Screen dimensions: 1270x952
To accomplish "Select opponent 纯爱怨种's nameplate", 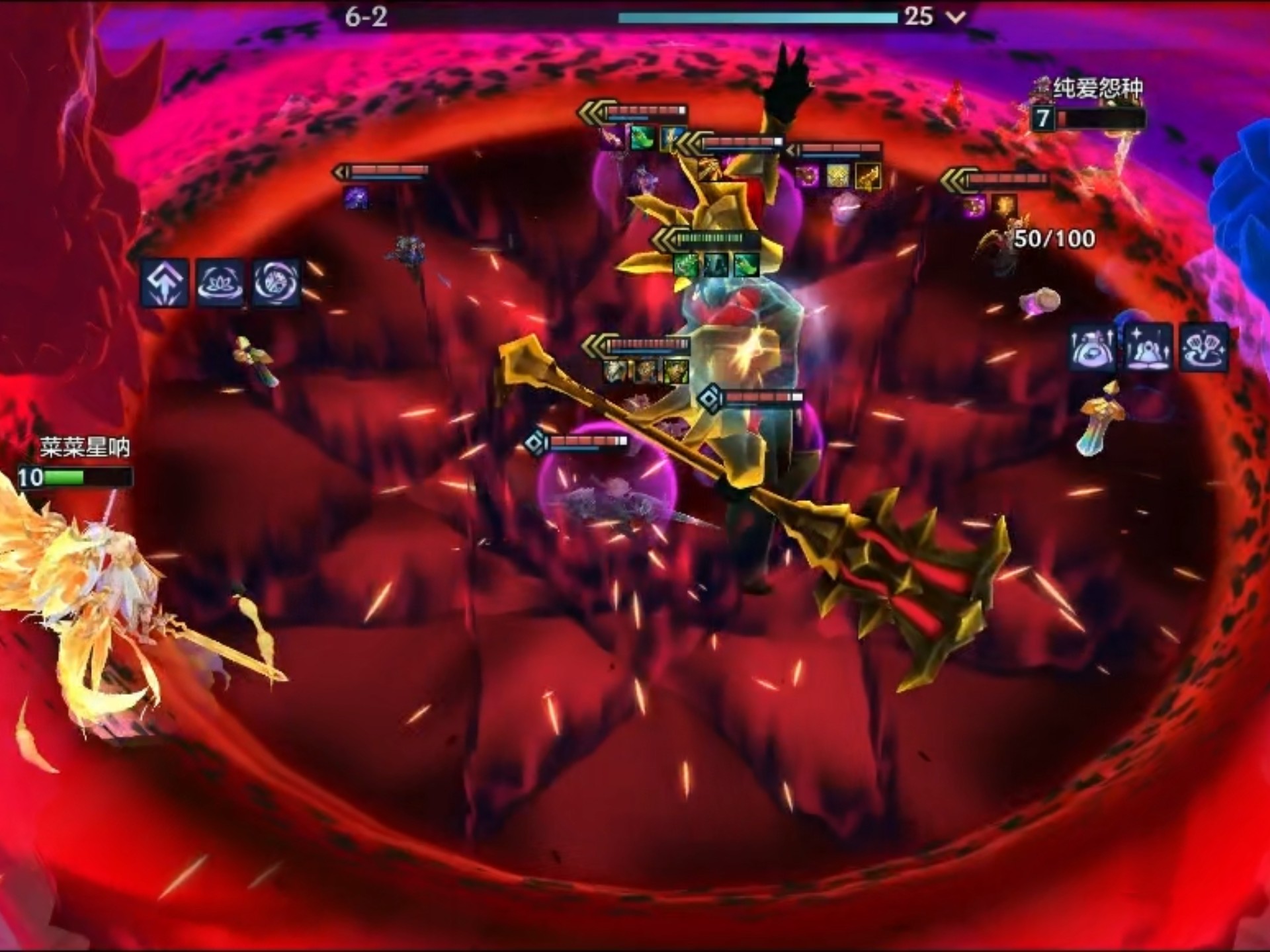I will tap(1097, 88).
